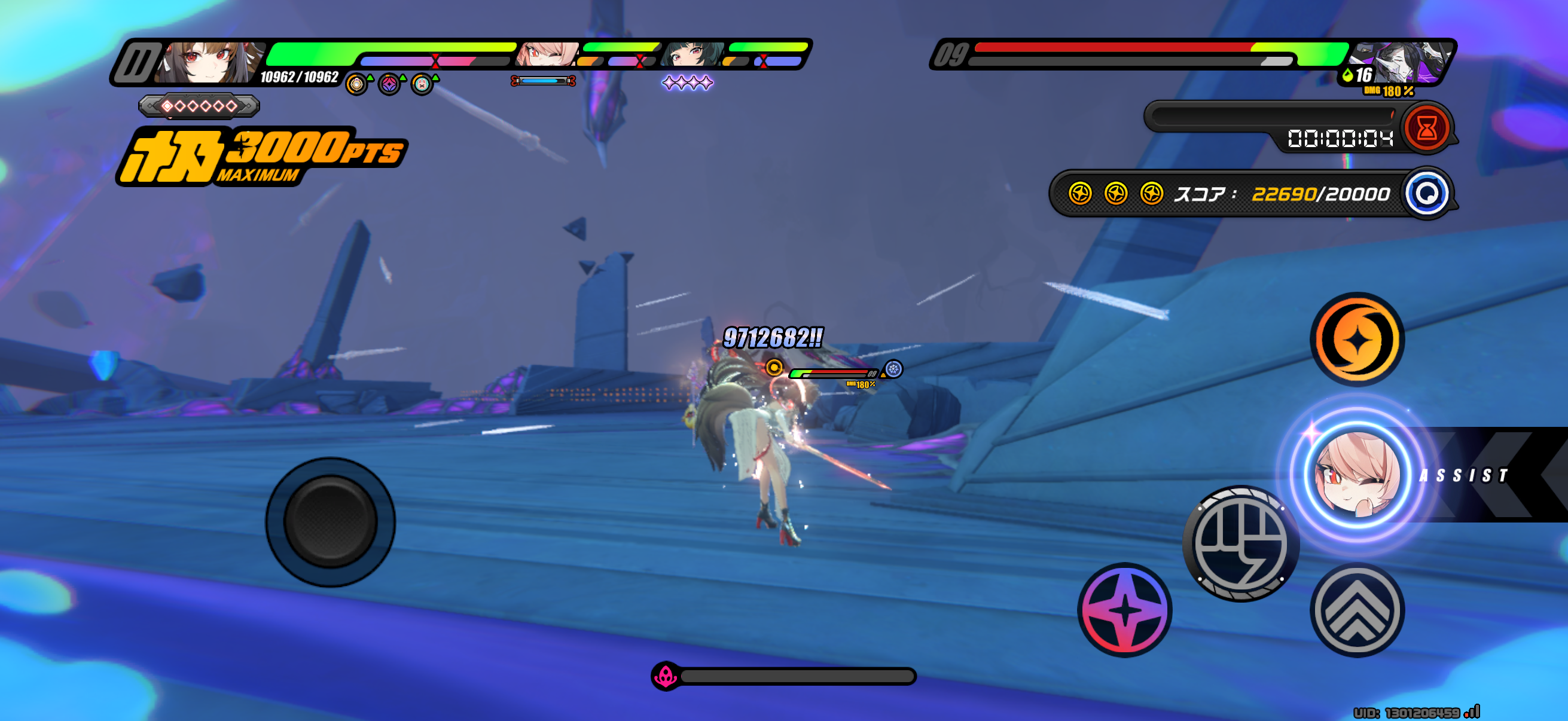The image size is (1568, 721).
Task: Switch to the dark-haired teammate portrait
Action: coord(693,55)
